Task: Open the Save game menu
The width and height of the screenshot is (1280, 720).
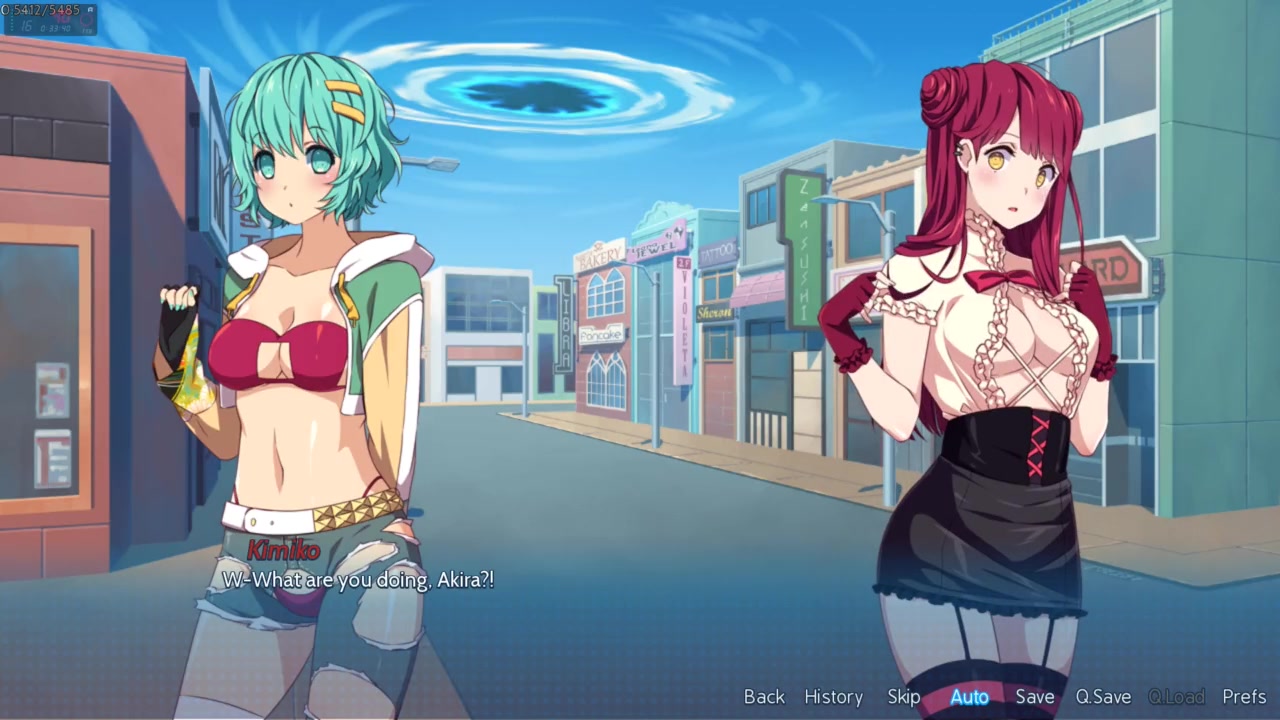Action: 1034,697
